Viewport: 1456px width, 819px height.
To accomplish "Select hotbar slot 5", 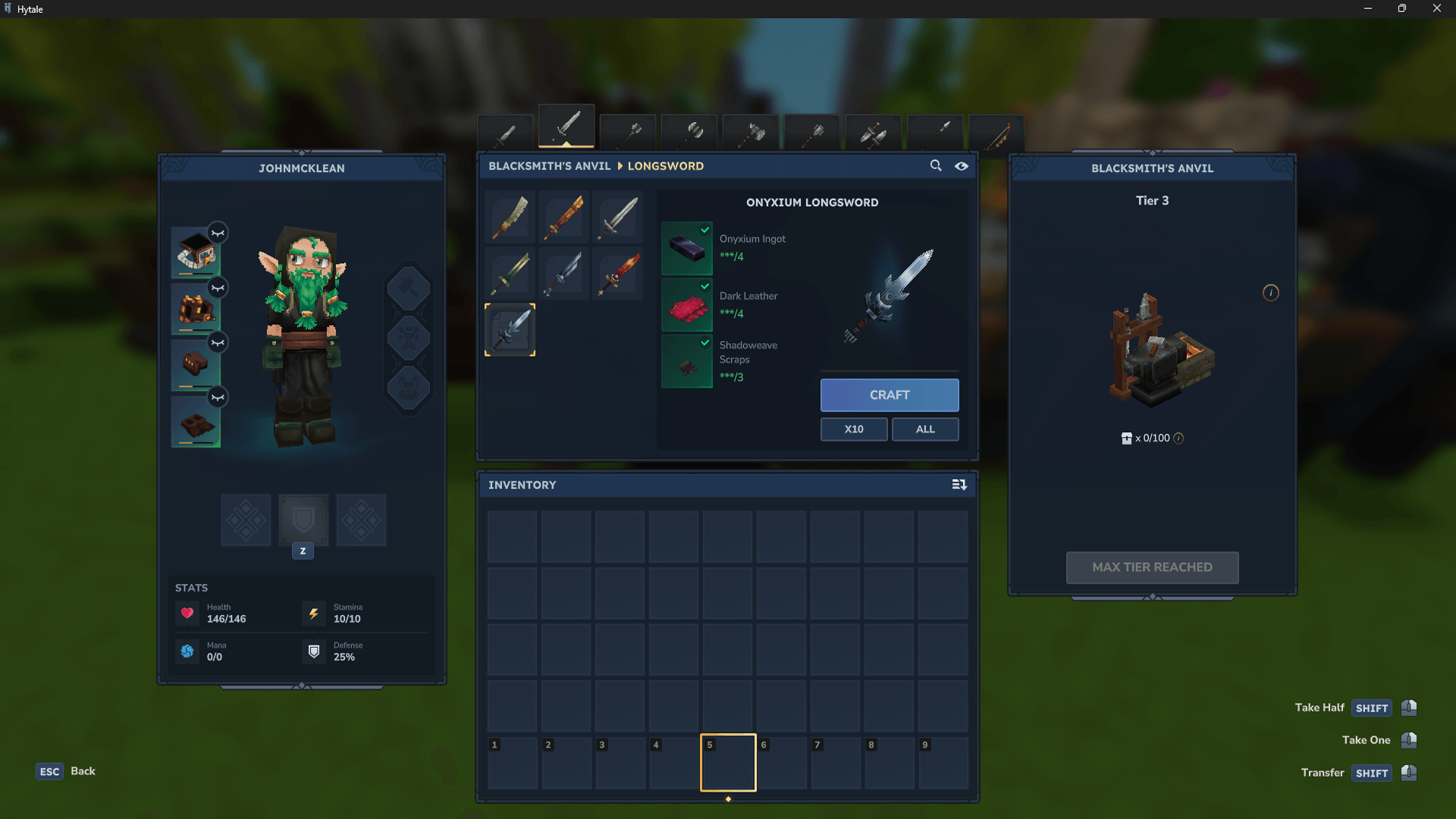I will click(x=728, y=762).
